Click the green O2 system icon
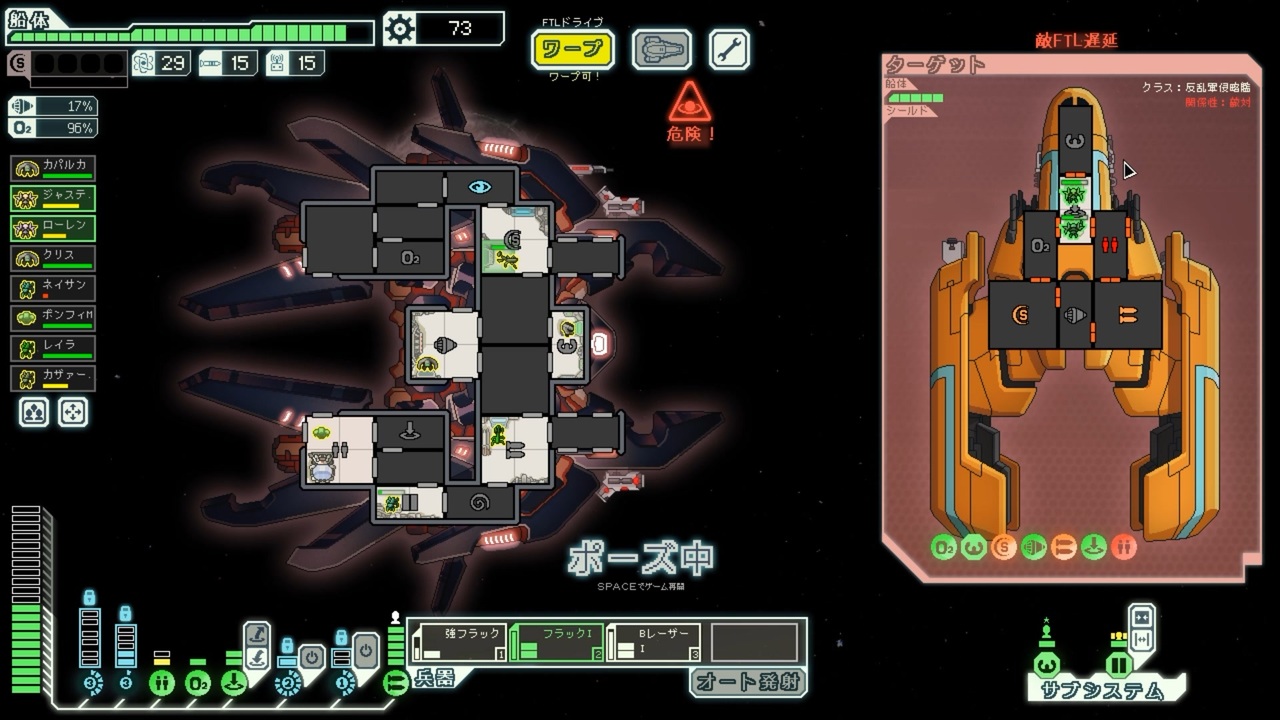 coord(198,684)
